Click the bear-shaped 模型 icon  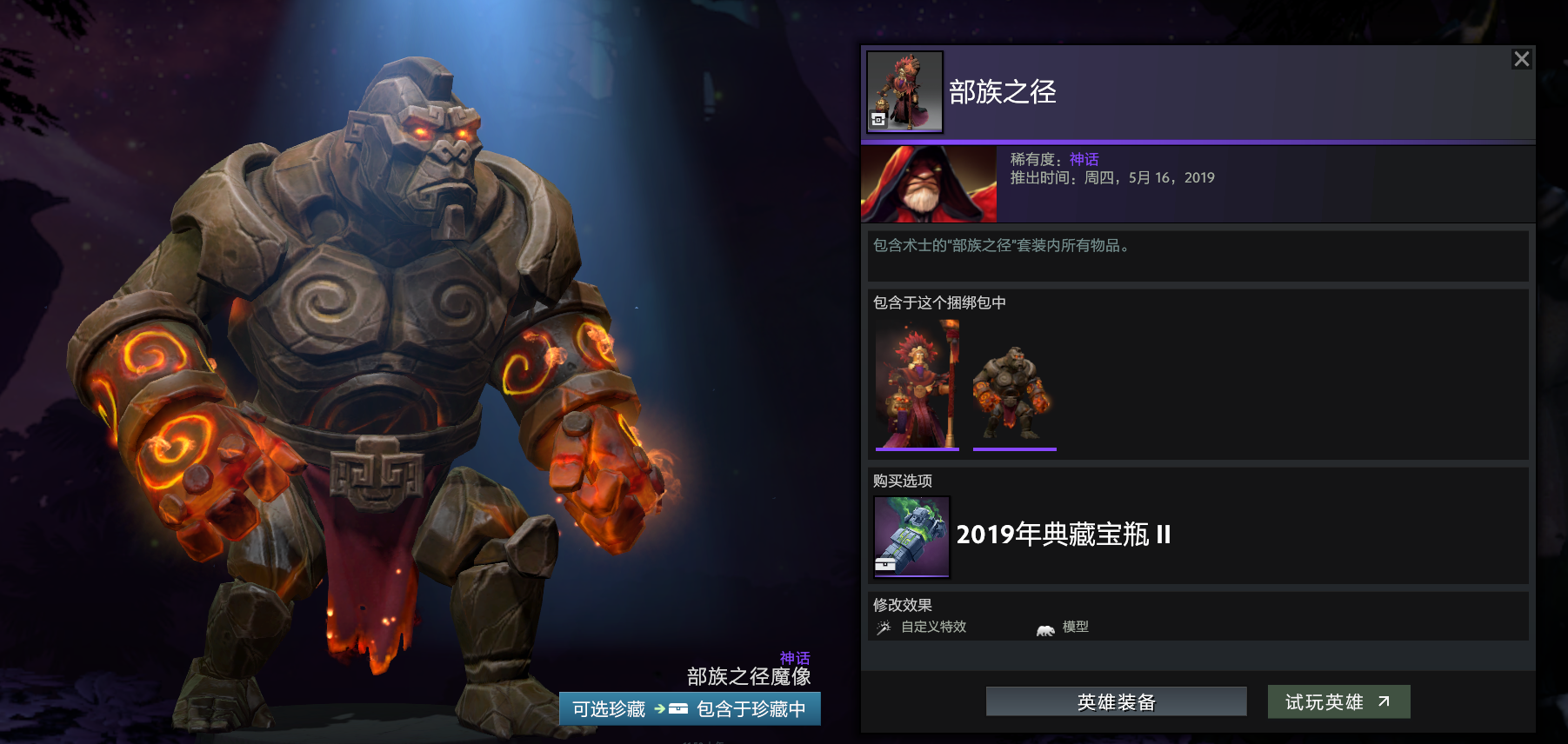1044,627
